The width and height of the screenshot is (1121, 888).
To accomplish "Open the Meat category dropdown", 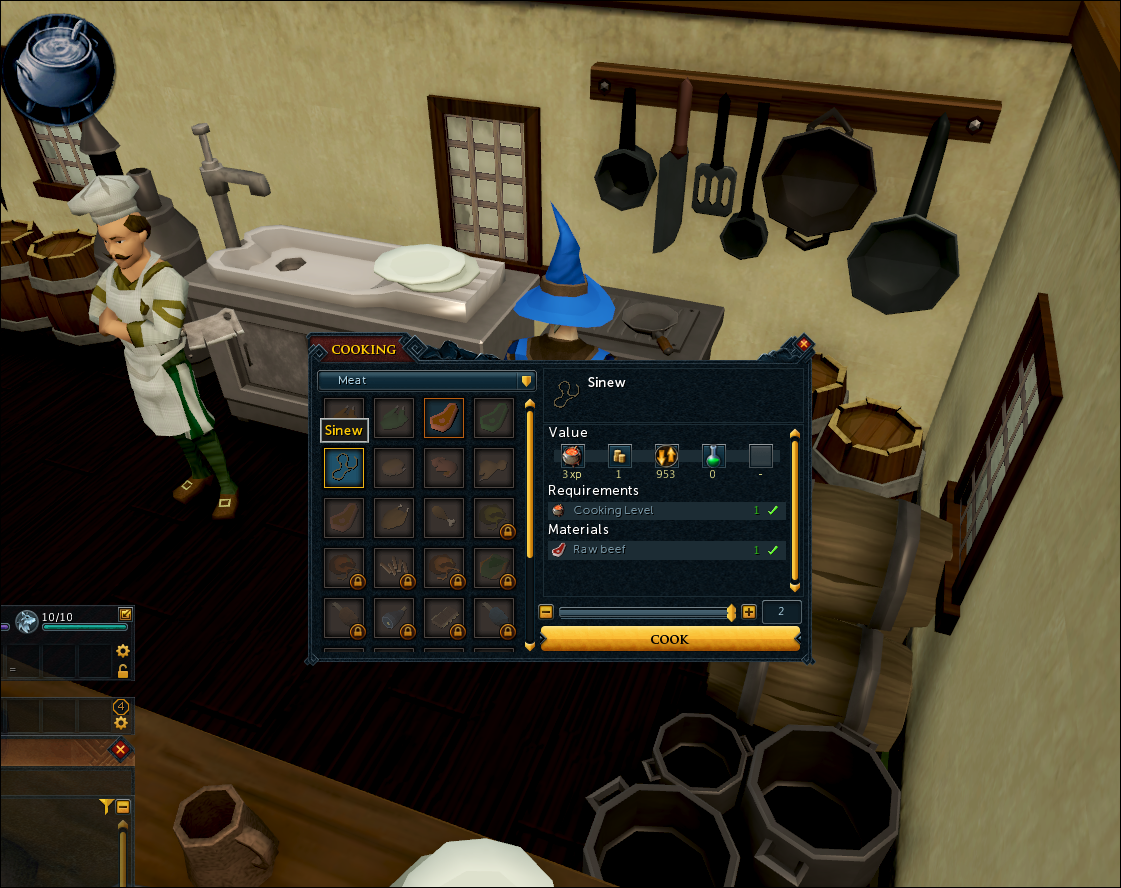I will point(427,381).
